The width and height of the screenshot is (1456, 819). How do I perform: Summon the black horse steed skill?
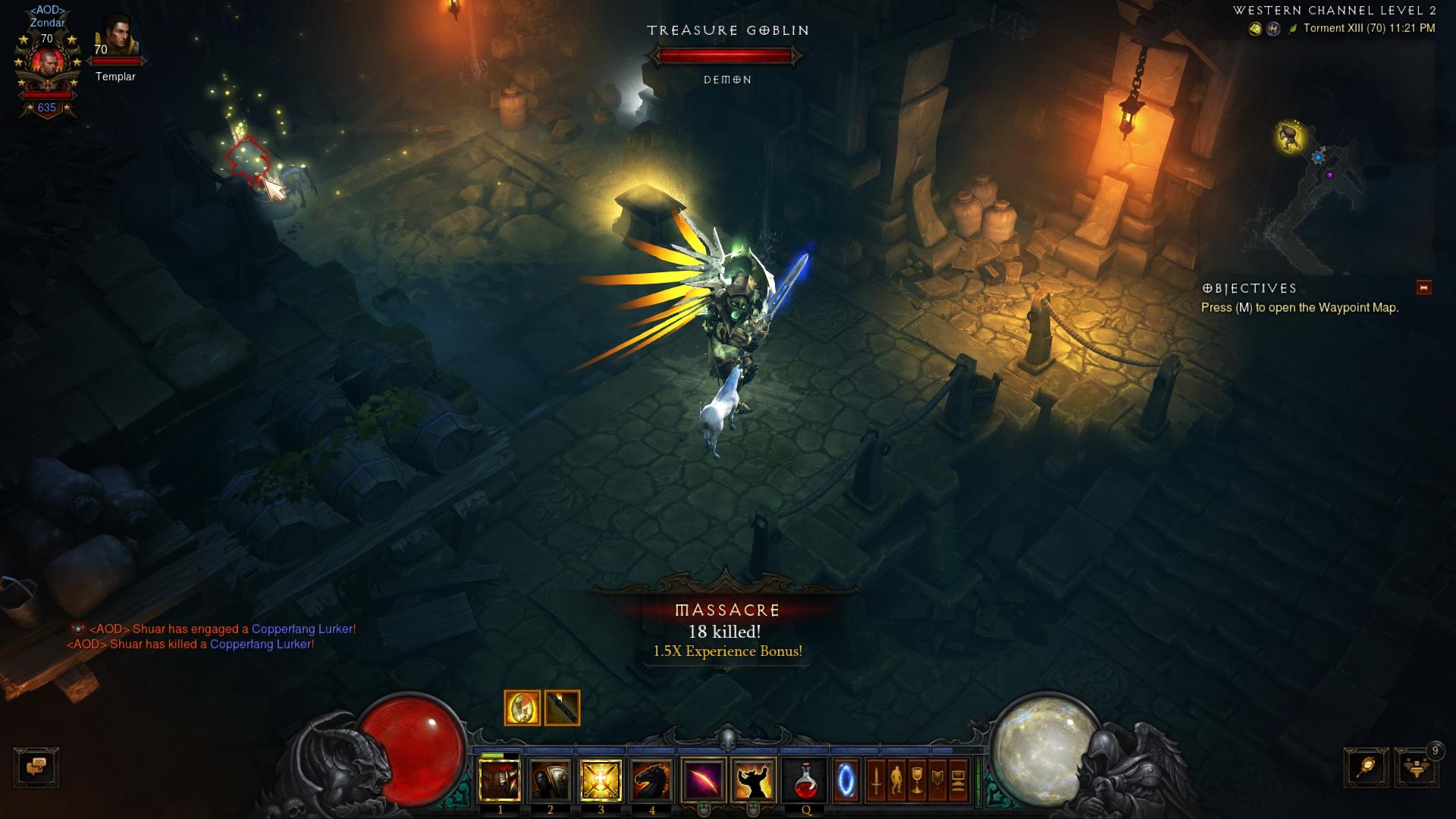point(651,781)
